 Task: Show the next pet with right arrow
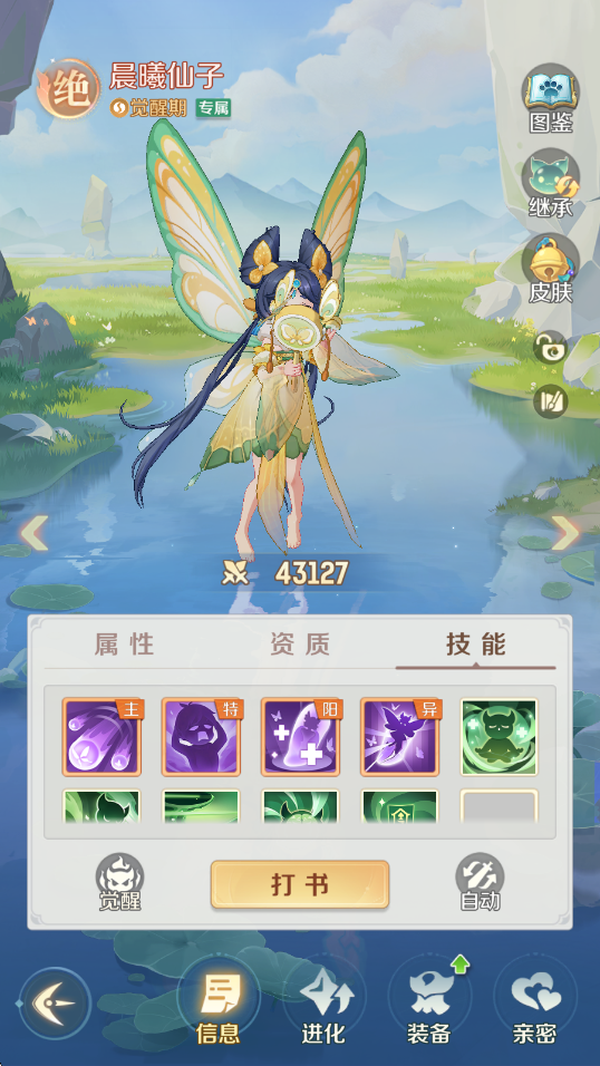click(566, 532)
